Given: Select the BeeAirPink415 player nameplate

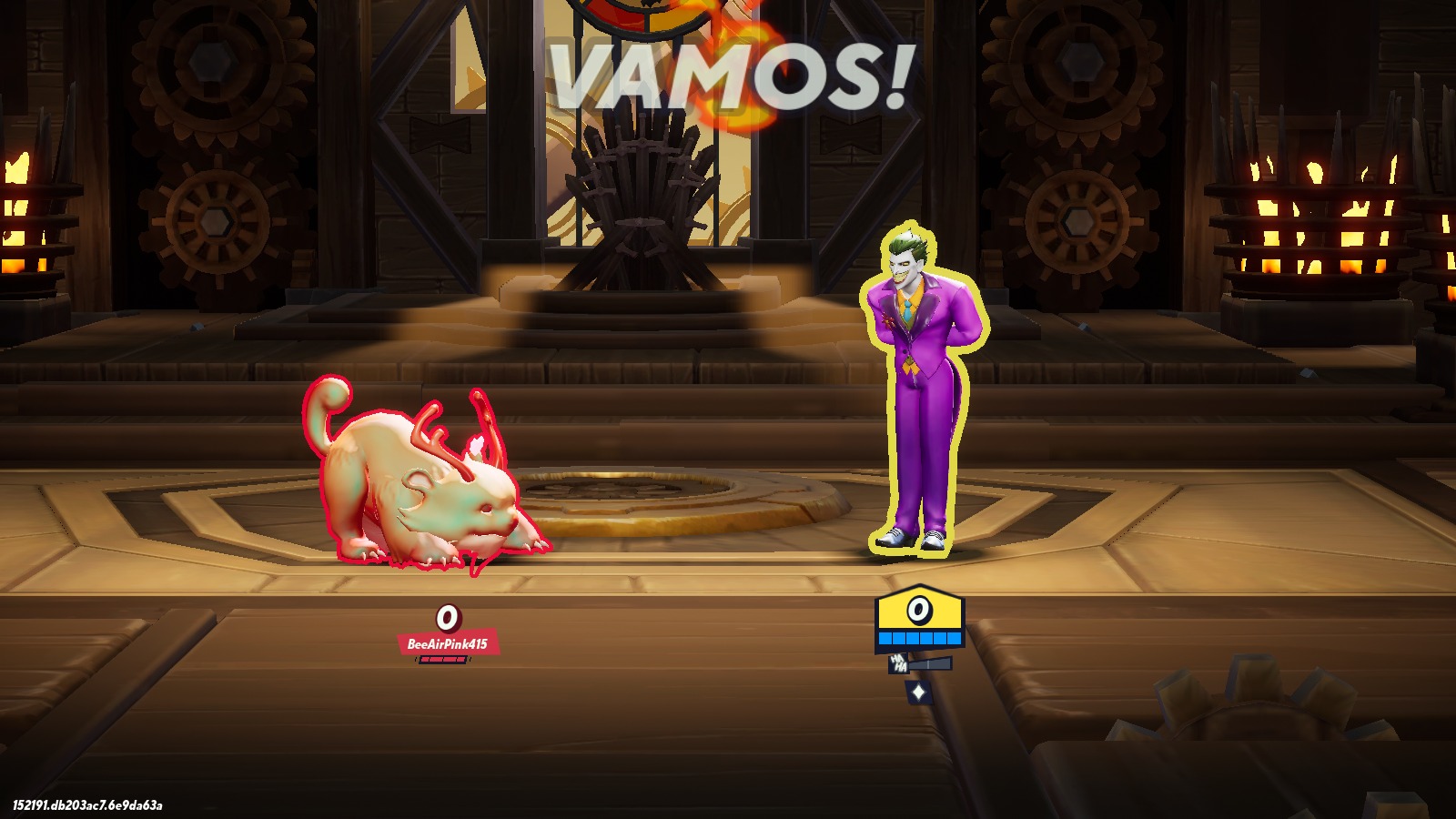Looking at the screenshot, I should click(x=447, y=643).
